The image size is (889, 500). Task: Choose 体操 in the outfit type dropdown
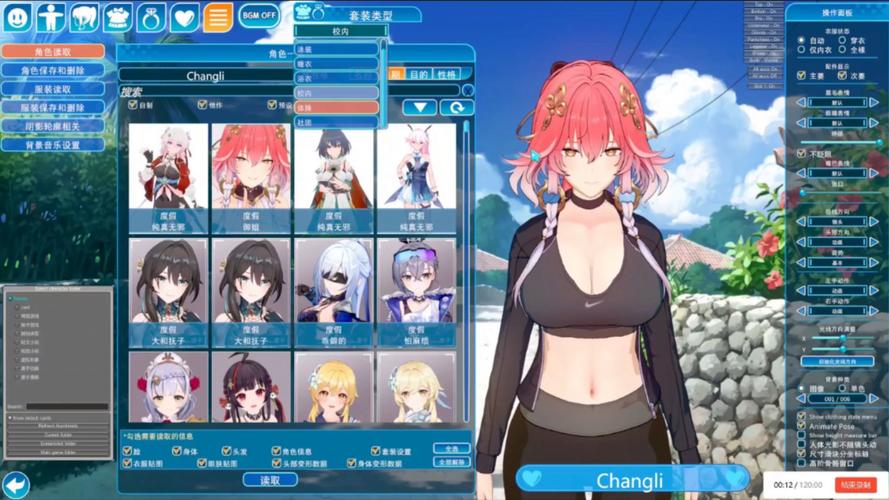336,107
